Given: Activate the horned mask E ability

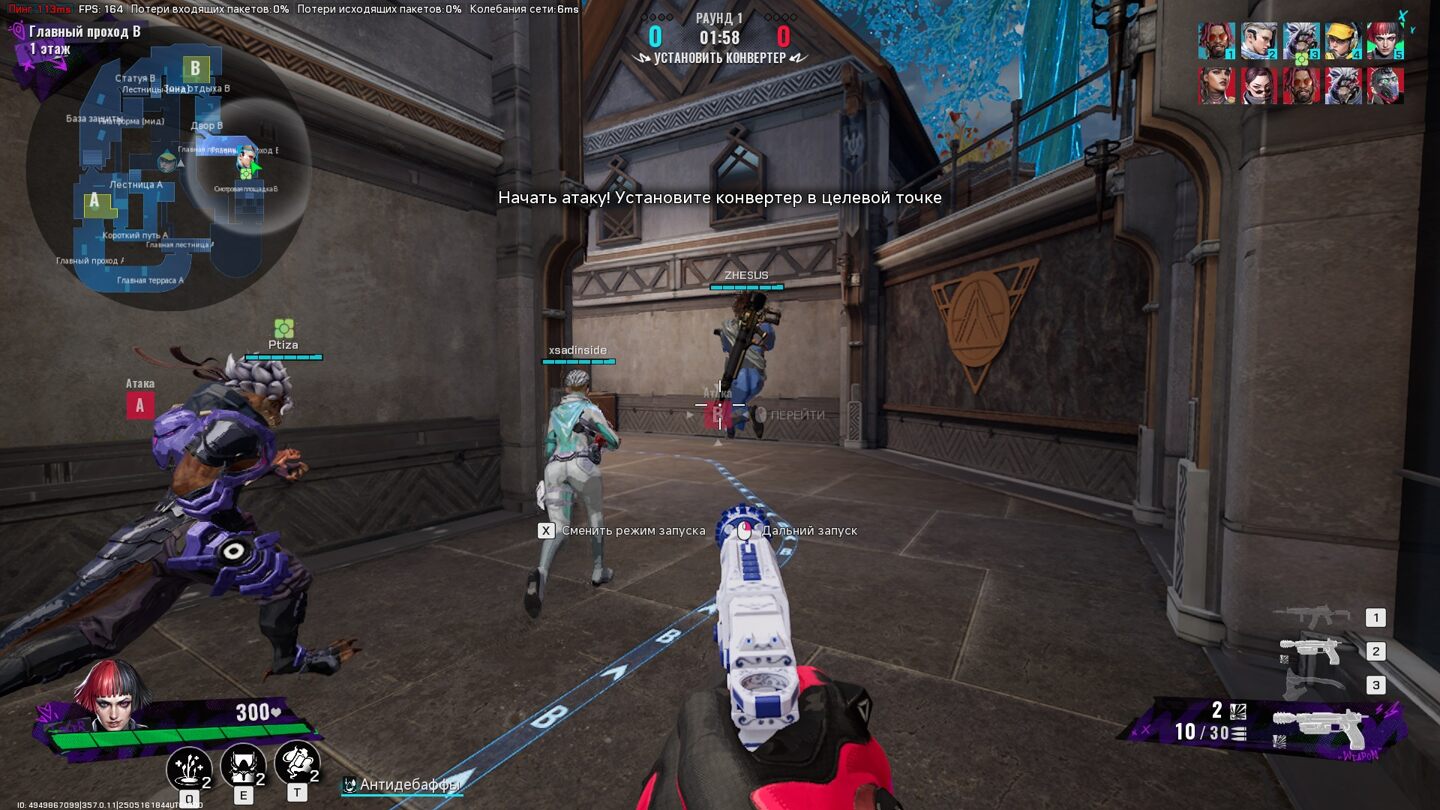Looking at the screenshot, I should 242,765.
